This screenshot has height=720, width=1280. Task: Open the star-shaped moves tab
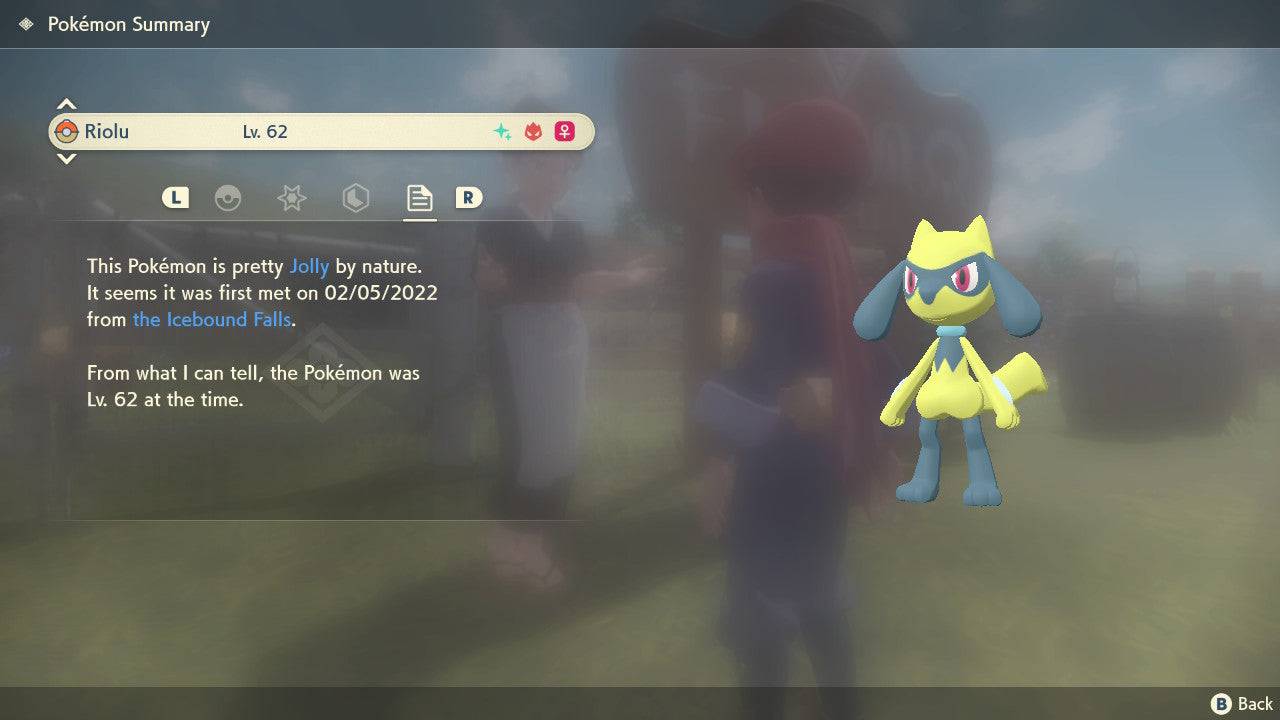[x=291, y=198]
